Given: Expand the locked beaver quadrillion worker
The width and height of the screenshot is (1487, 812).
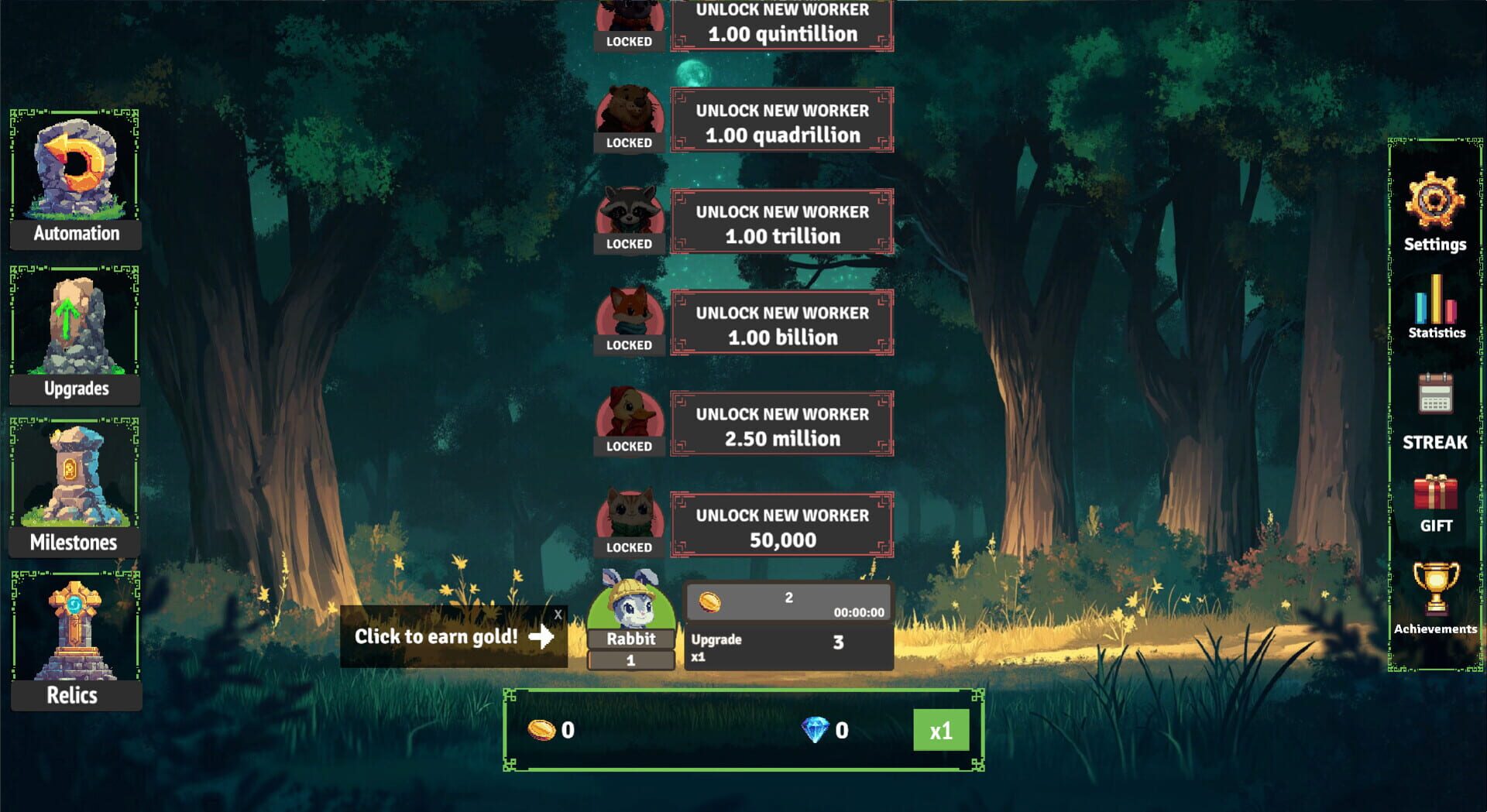Looking at the screenshot, I should (781, 122).
